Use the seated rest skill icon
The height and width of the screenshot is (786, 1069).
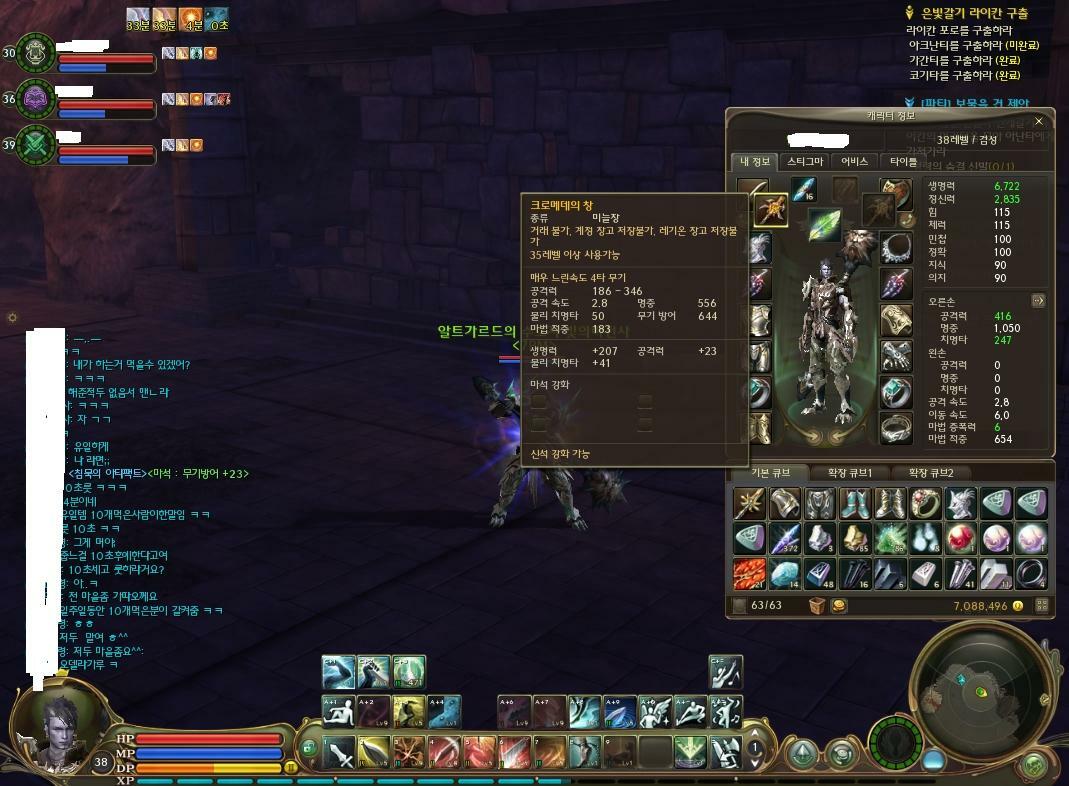click(x=339, y=711)
